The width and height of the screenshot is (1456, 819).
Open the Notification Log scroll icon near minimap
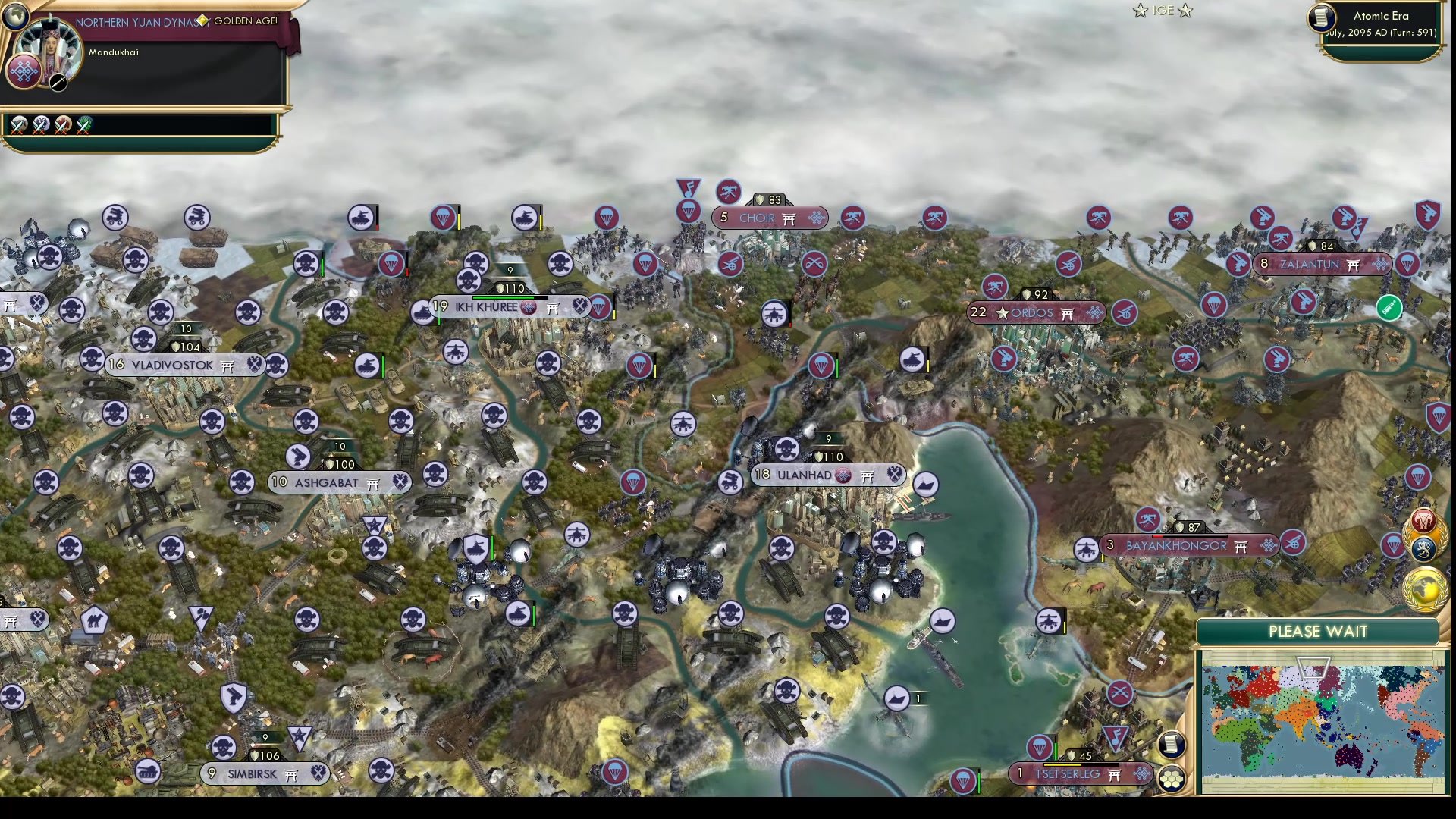(1171, 743)
